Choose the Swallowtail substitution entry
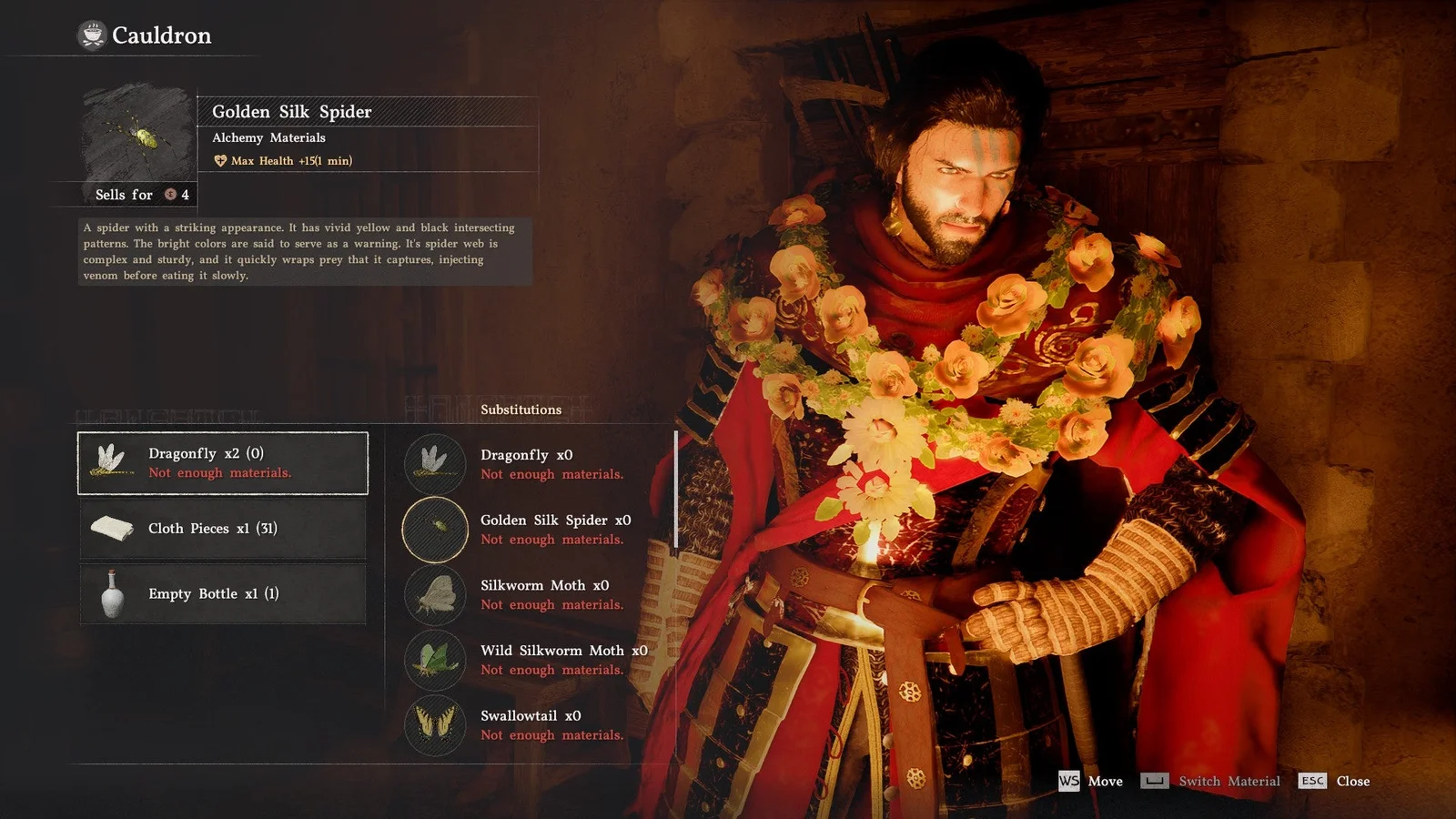Viewport: 1456px width, 819px height. (528, 724)
